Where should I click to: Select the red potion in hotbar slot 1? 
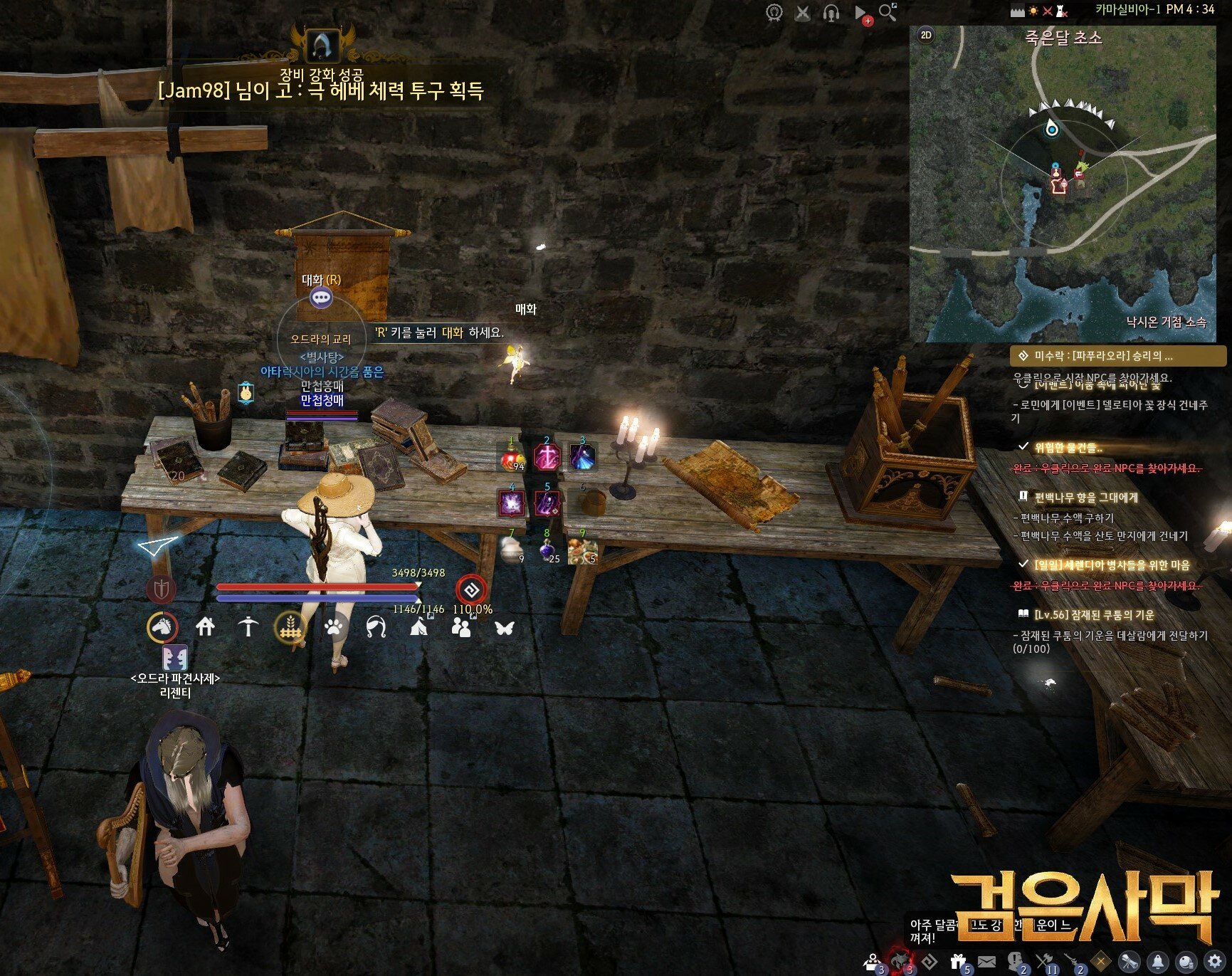coord(512,457)
